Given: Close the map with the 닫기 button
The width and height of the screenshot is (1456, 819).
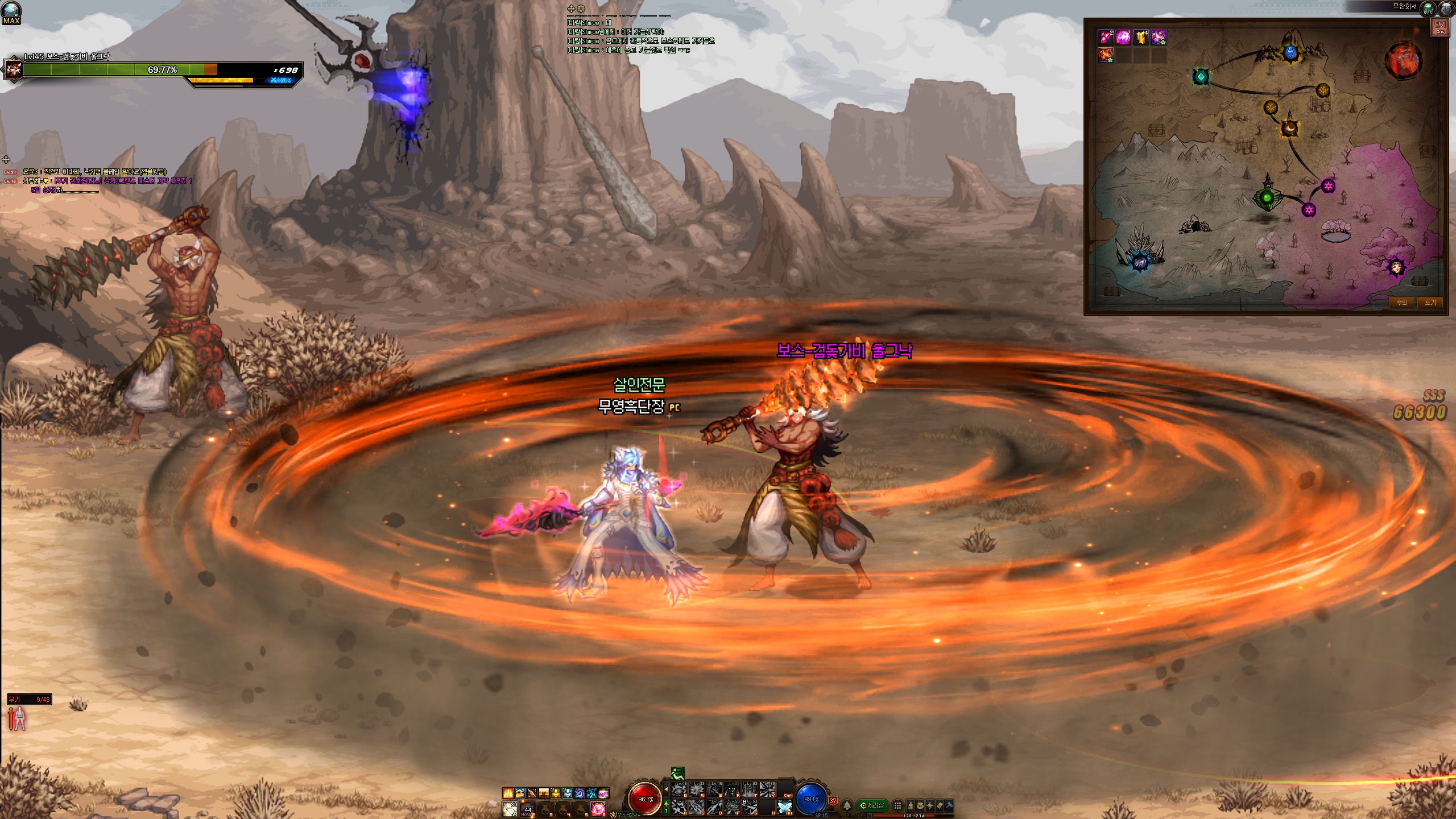Looking at the screenshot, I should 1440,27.
